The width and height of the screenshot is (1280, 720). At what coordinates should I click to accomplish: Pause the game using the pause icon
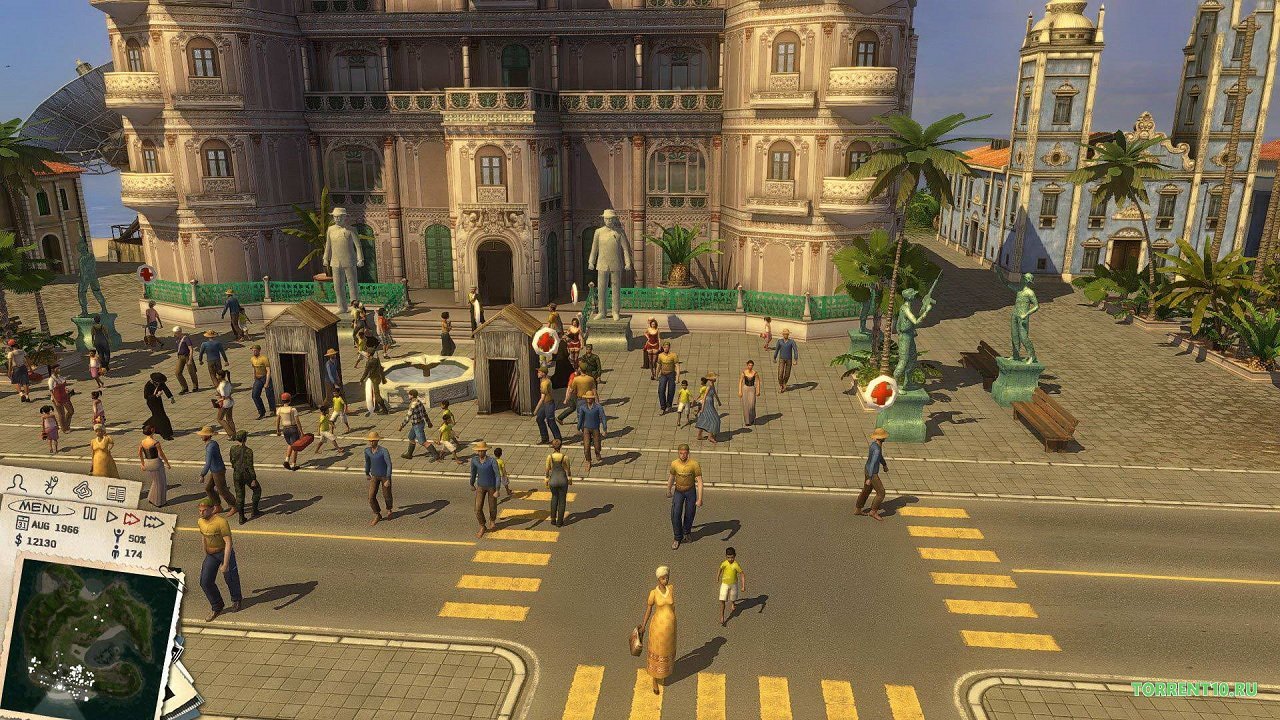[x=90, y=513]
